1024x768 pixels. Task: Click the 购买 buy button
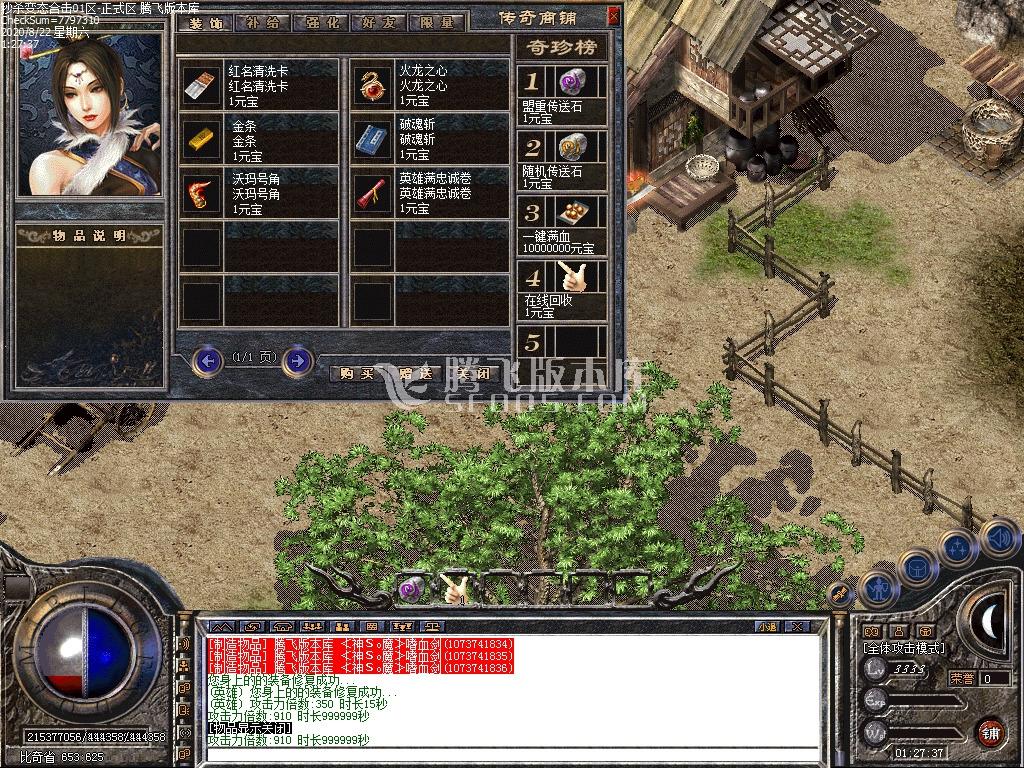pyautogui.click(x=357, y=373)
